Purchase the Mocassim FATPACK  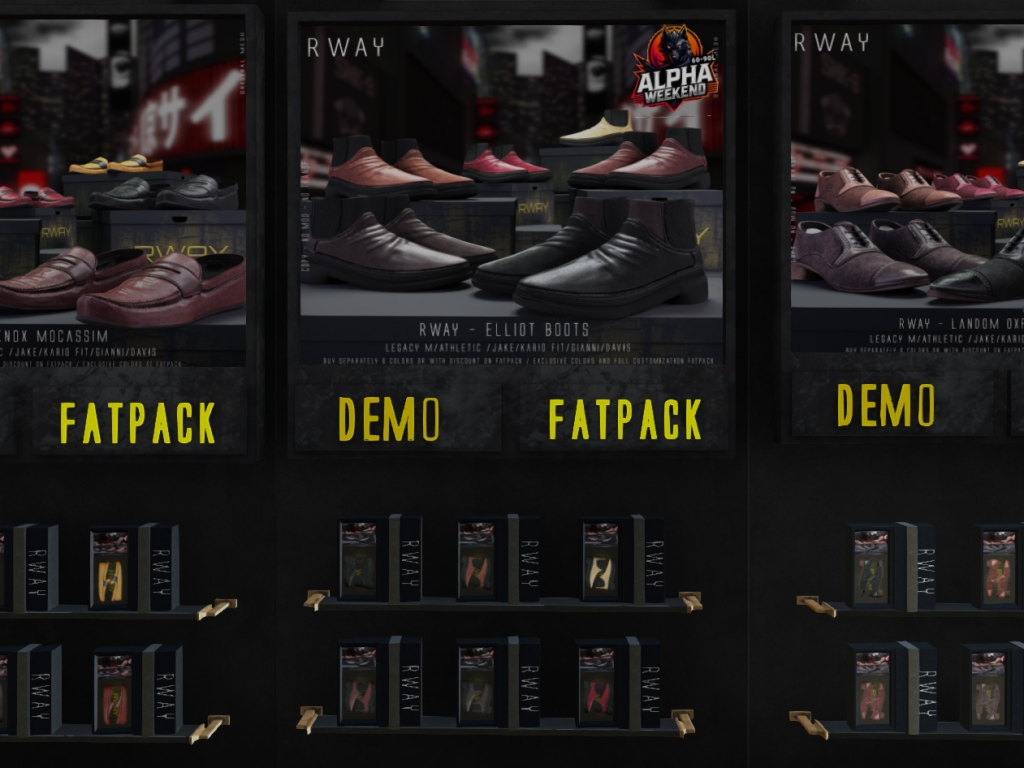[x=138, y=421]
